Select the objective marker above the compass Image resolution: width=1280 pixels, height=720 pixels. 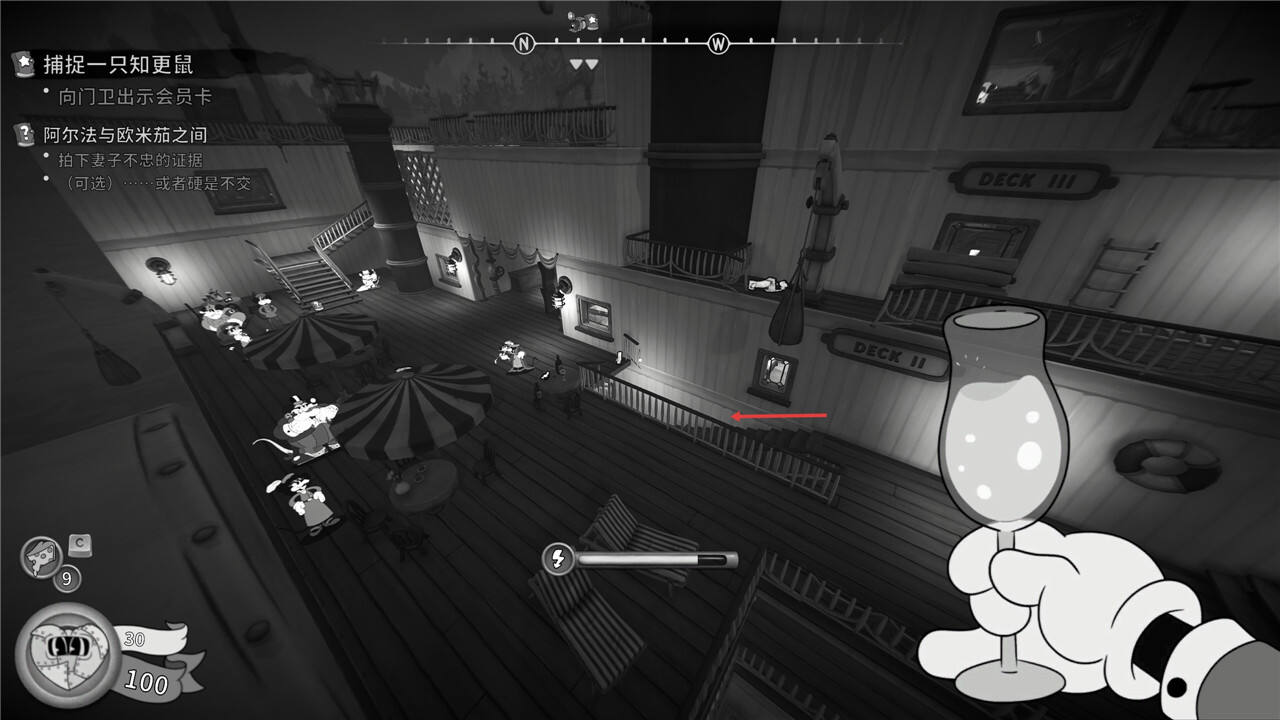point(583,22)
